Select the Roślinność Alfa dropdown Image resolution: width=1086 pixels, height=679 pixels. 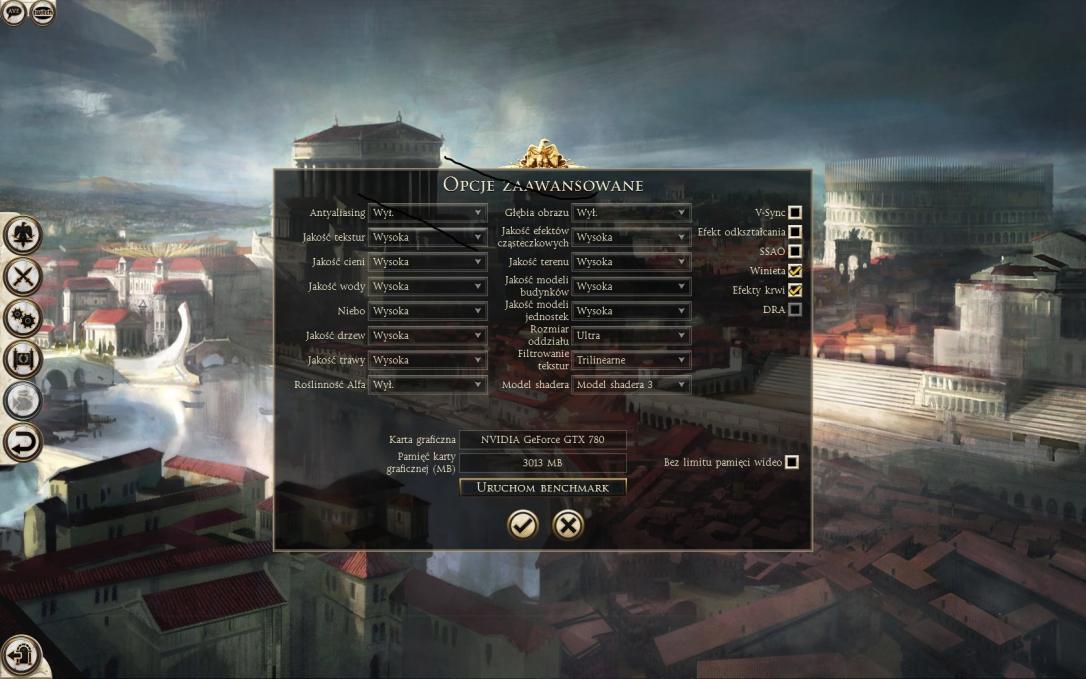click(427, 385)
